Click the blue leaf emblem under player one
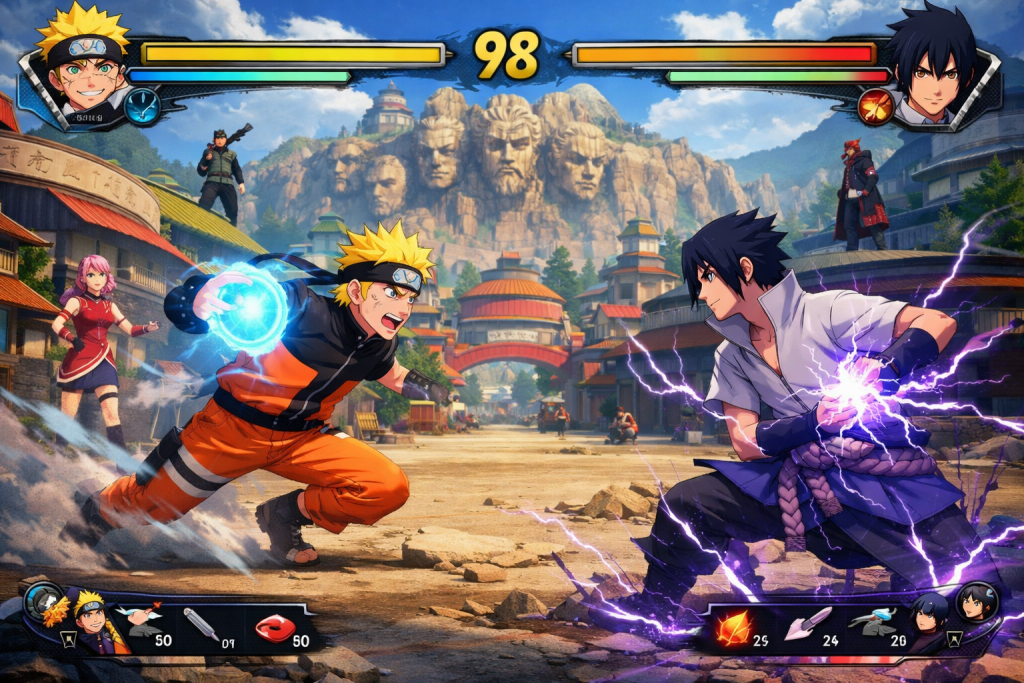 [142, 106]
